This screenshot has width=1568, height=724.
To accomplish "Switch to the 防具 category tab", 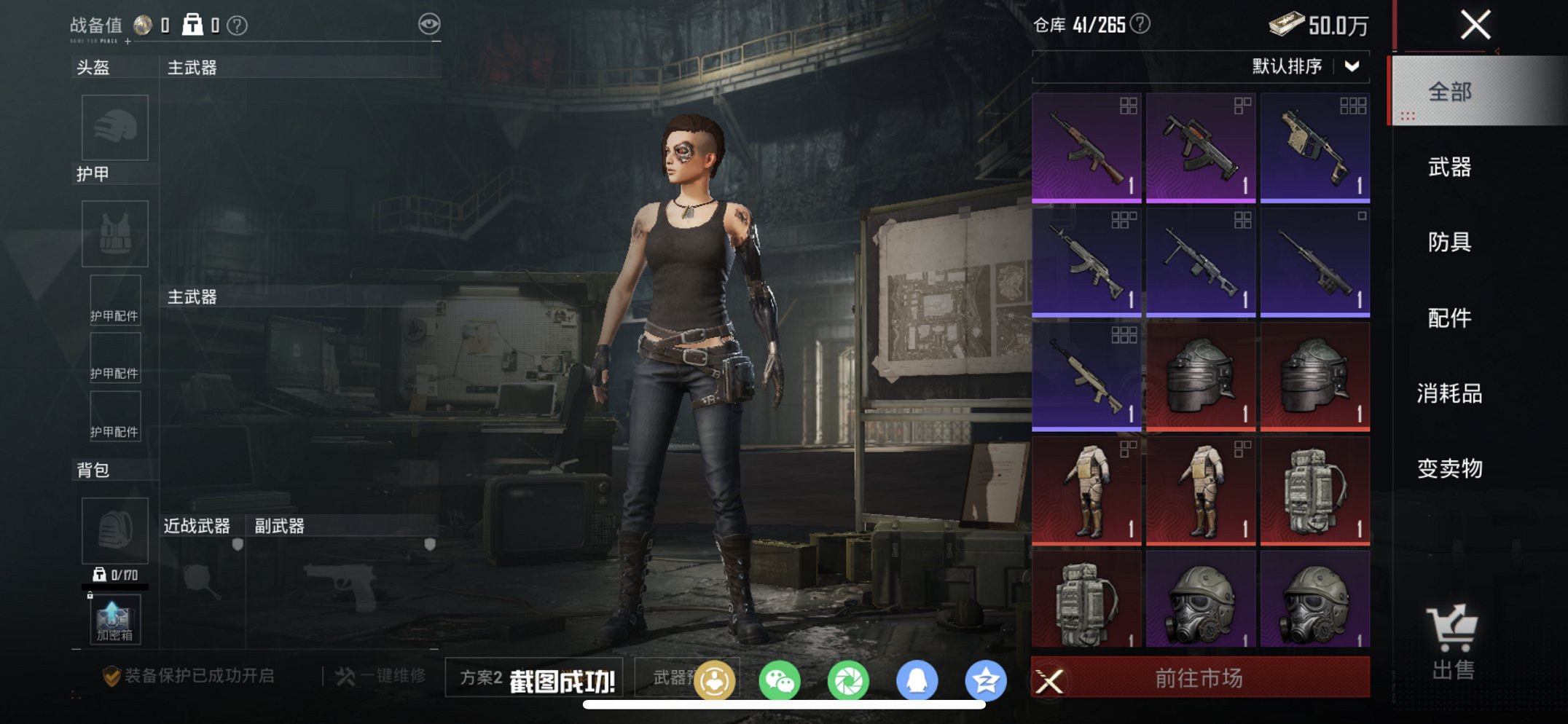I will [1449, 242].
